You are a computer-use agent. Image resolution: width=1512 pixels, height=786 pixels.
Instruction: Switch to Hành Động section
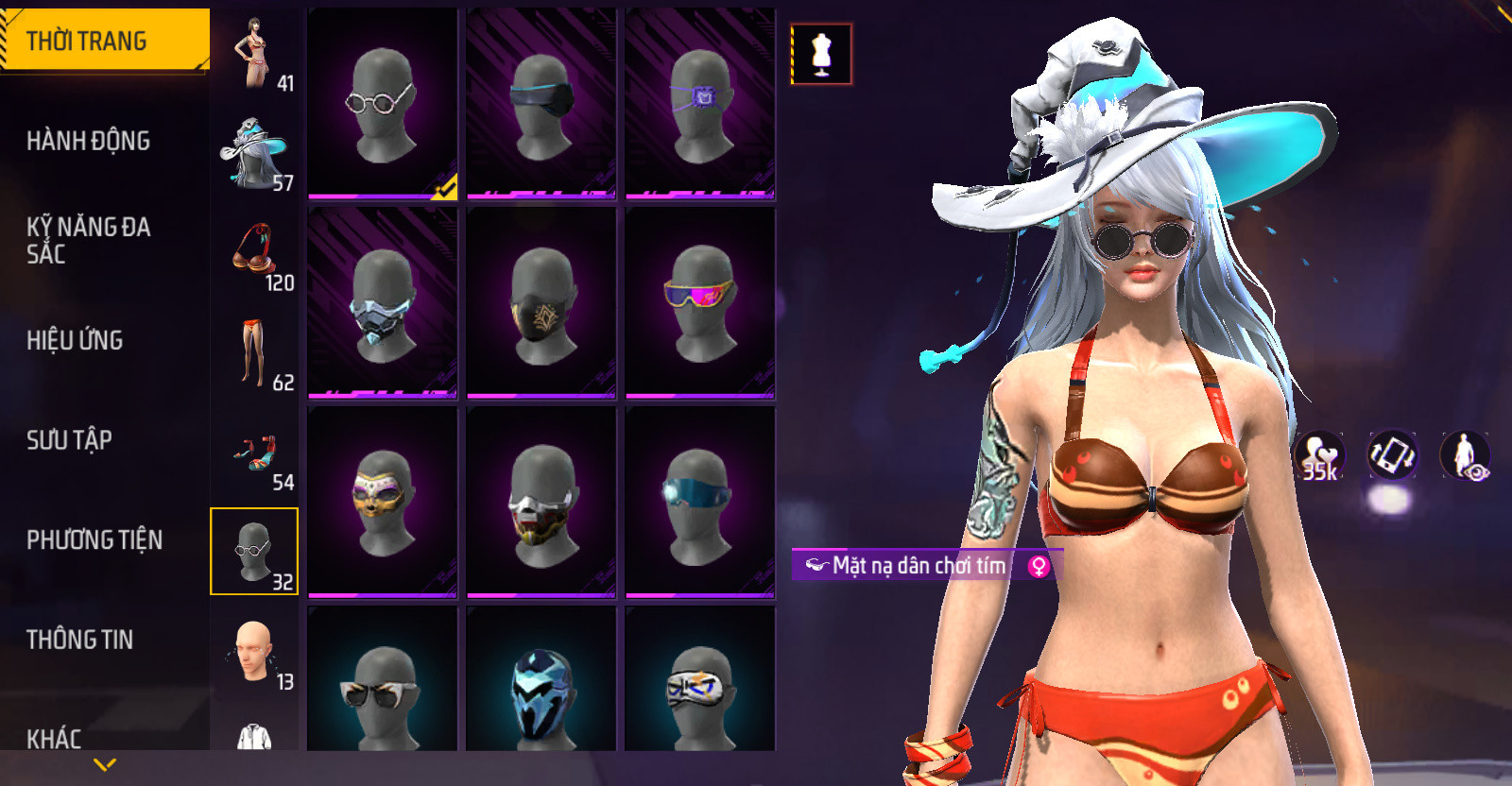click(89, 141)
